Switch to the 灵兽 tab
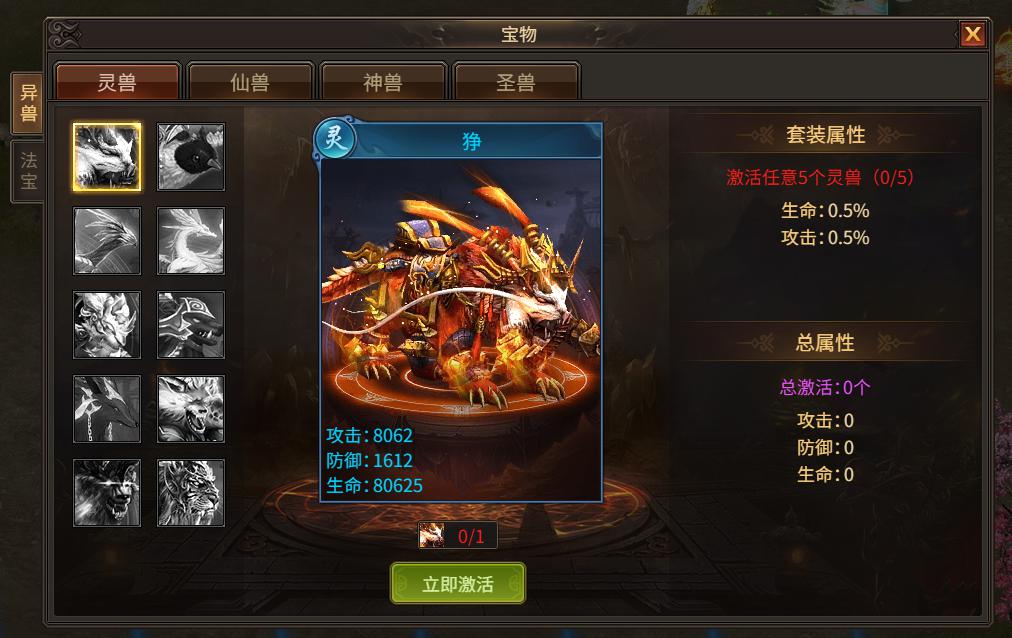The height and width of the screenshot is (638, 1012). click(x=117, y=82)
